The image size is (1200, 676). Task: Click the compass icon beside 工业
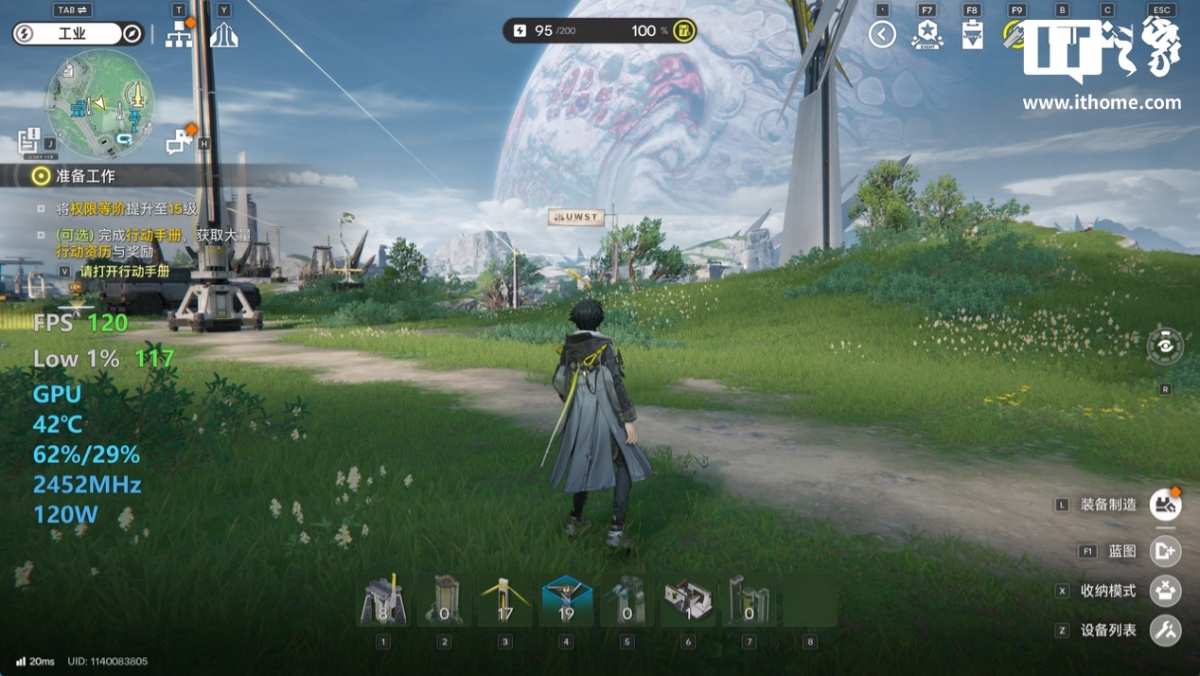click(132, 34)
